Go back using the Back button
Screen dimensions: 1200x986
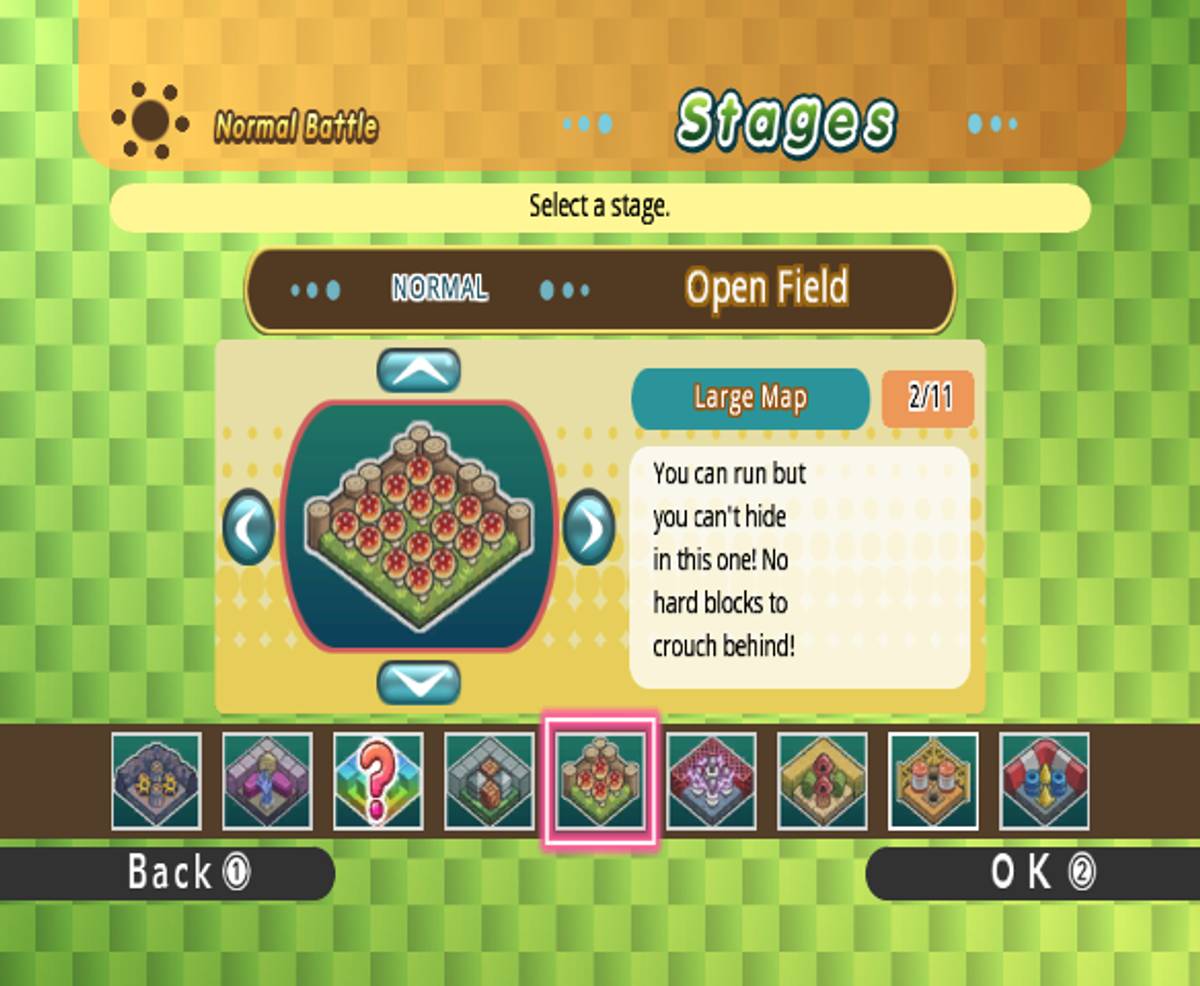tap(178, 873)
